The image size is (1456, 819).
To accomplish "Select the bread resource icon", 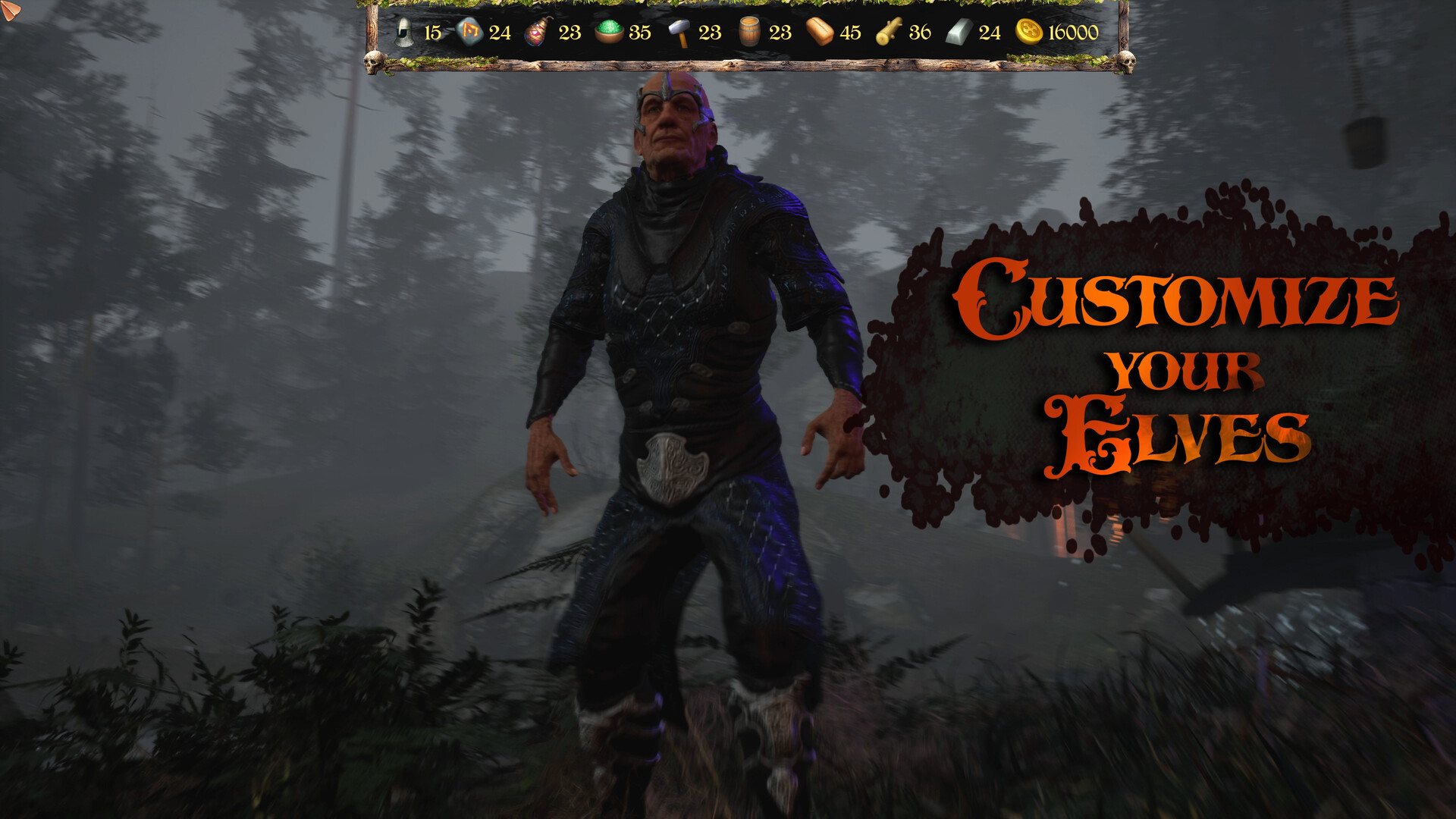I will tap(818, 33).
